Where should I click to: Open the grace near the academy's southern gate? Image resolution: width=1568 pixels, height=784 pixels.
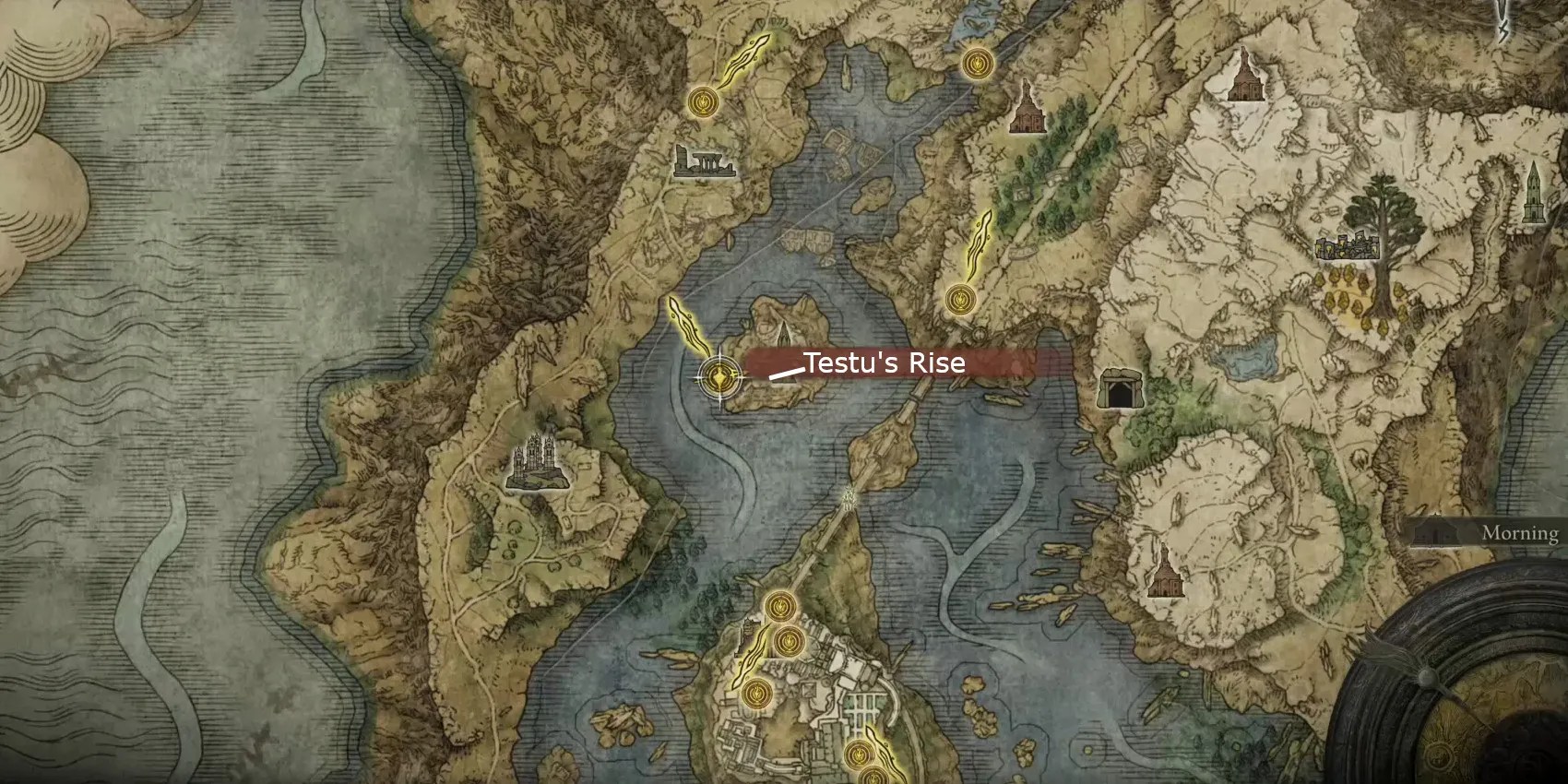(858, 754)
